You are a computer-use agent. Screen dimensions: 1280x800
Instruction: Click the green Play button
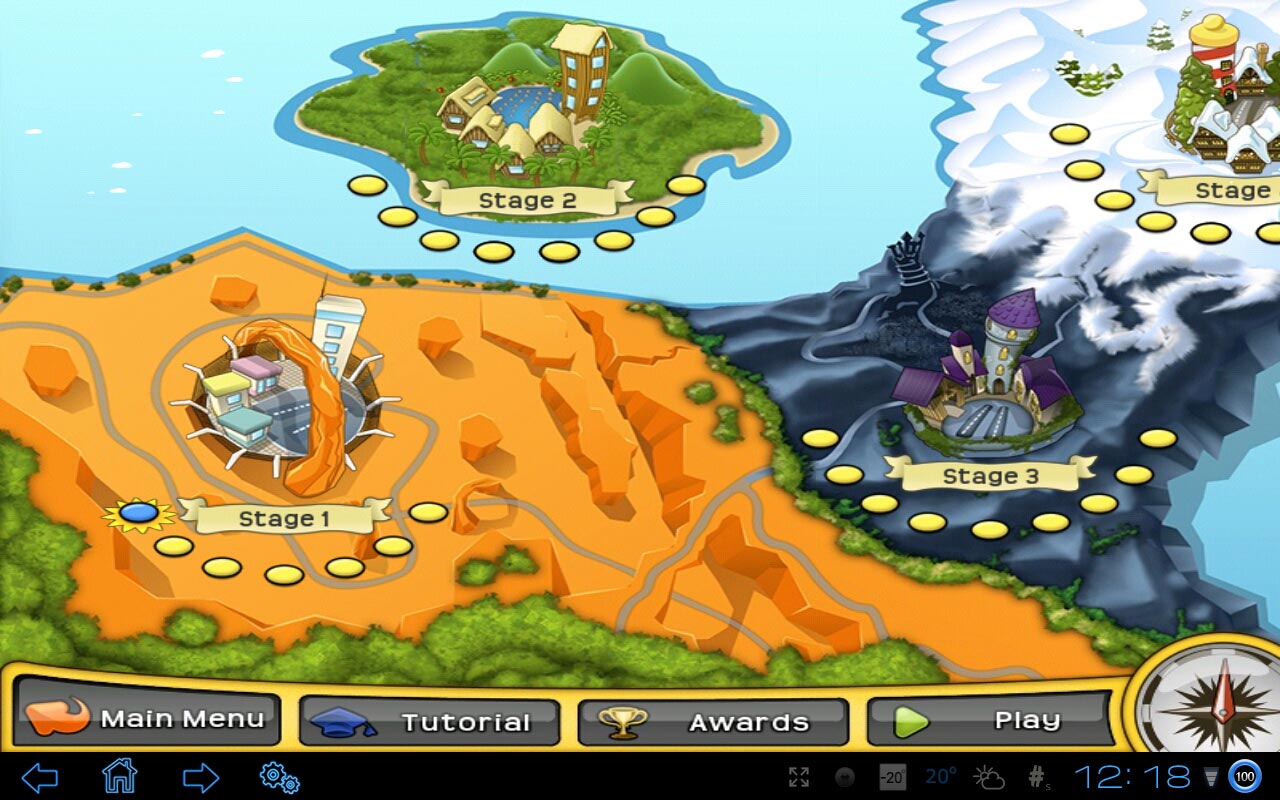pyautogui.click(x=990, y=720)
